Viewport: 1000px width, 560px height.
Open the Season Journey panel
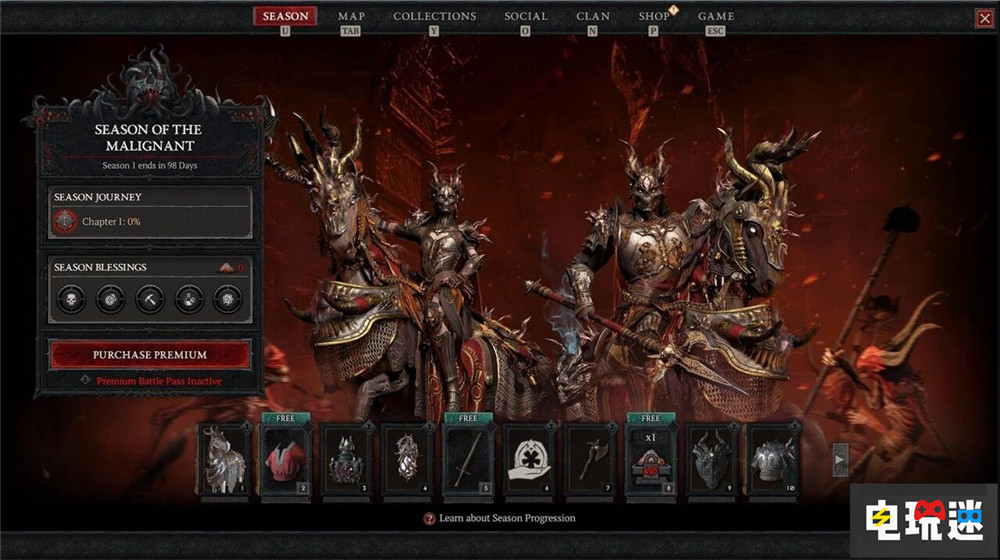[x=150, y=212]
